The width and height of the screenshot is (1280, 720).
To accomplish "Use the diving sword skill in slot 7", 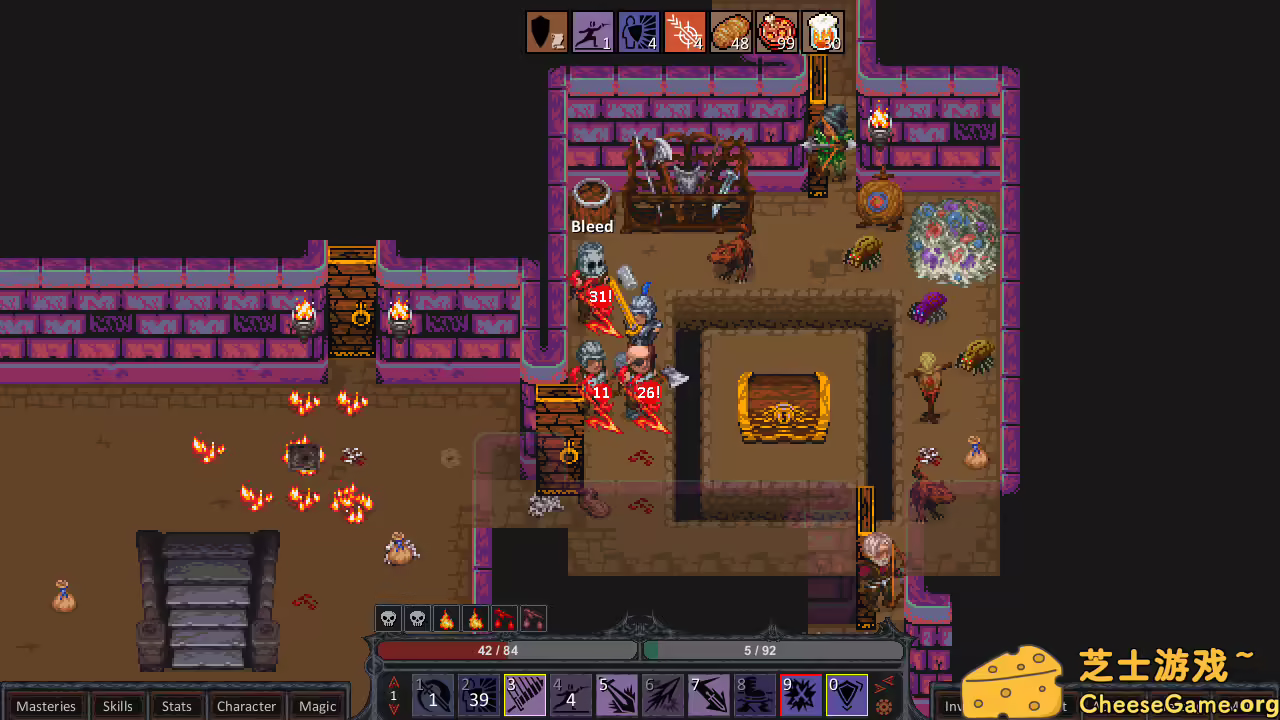I will [709, 695].
